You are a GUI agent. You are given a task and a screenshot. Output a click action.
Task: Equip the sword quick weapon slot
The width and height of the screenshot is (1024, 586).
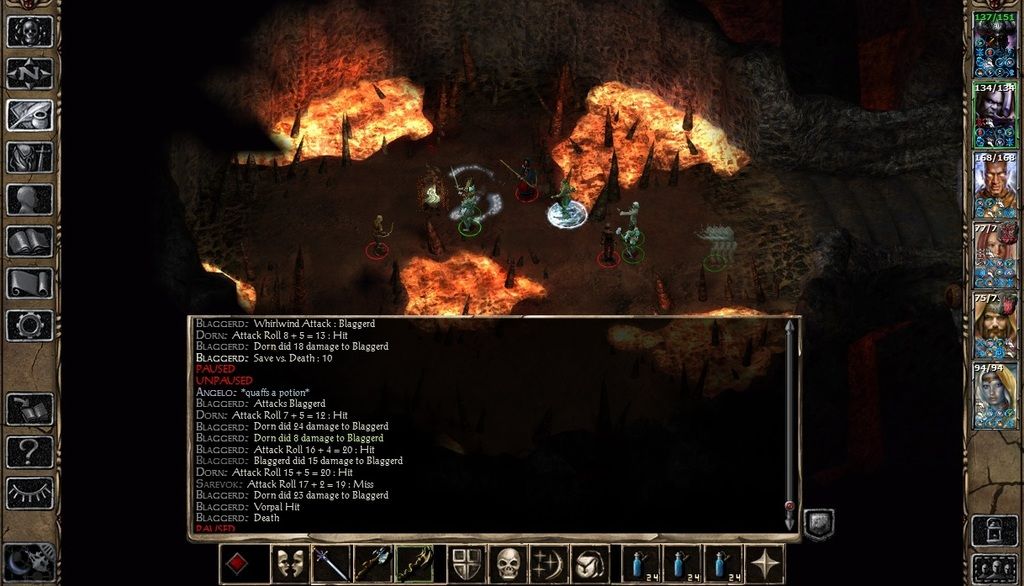(332, 564)
